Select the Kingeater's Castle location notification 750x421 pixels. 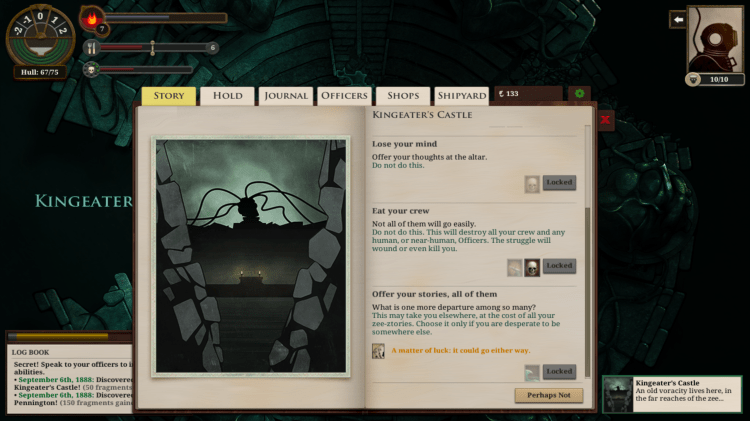click(676, 395)
